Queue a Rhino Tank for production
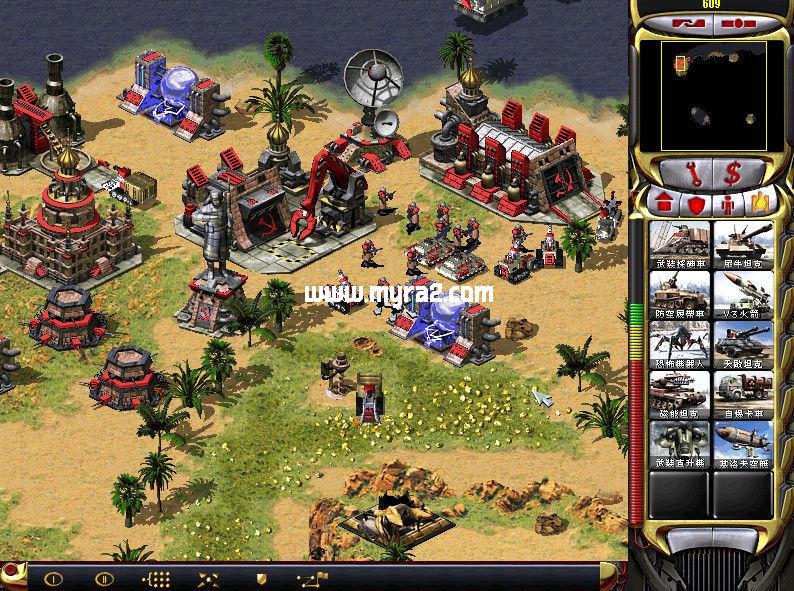The height and width of the screenshot is (591, 794). [743, 243]
